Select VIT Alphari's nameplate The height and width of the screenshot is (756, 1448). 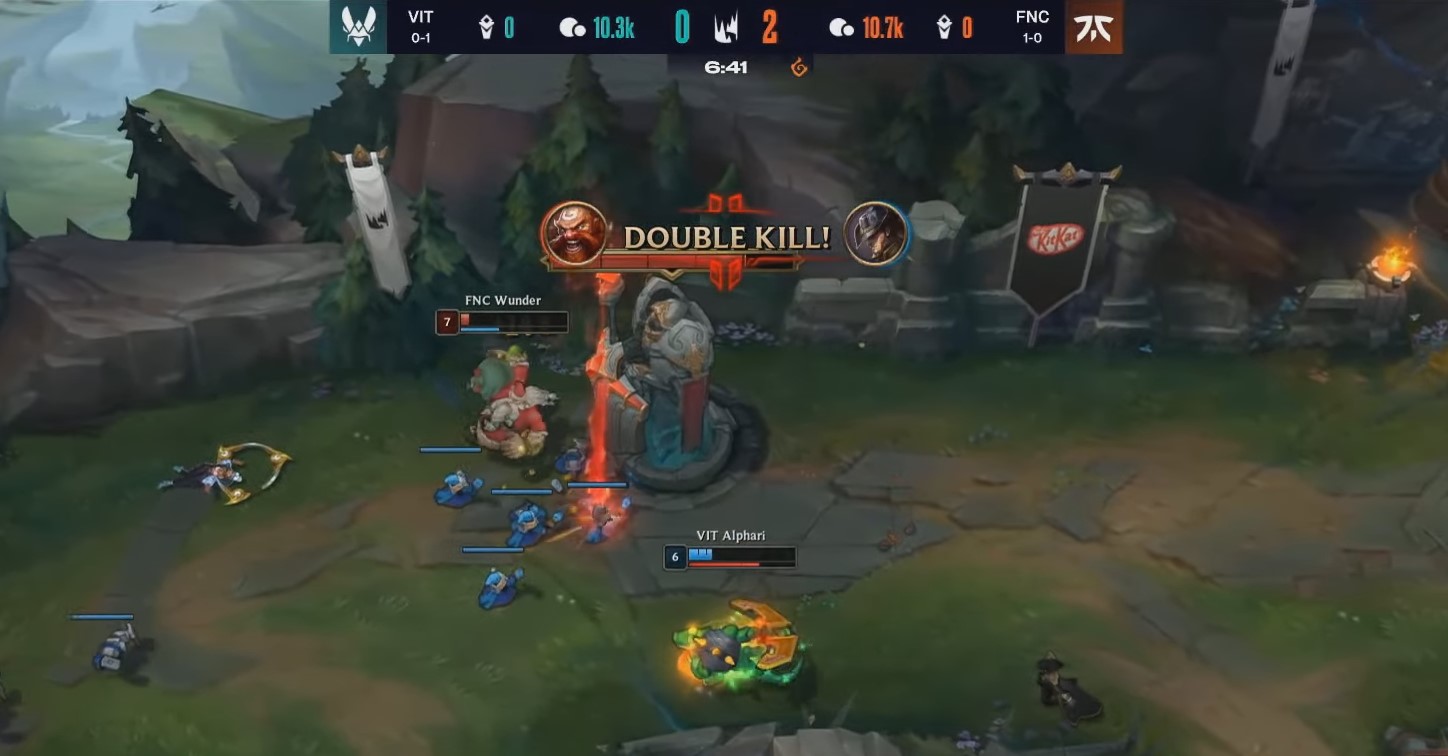point(731,535)
